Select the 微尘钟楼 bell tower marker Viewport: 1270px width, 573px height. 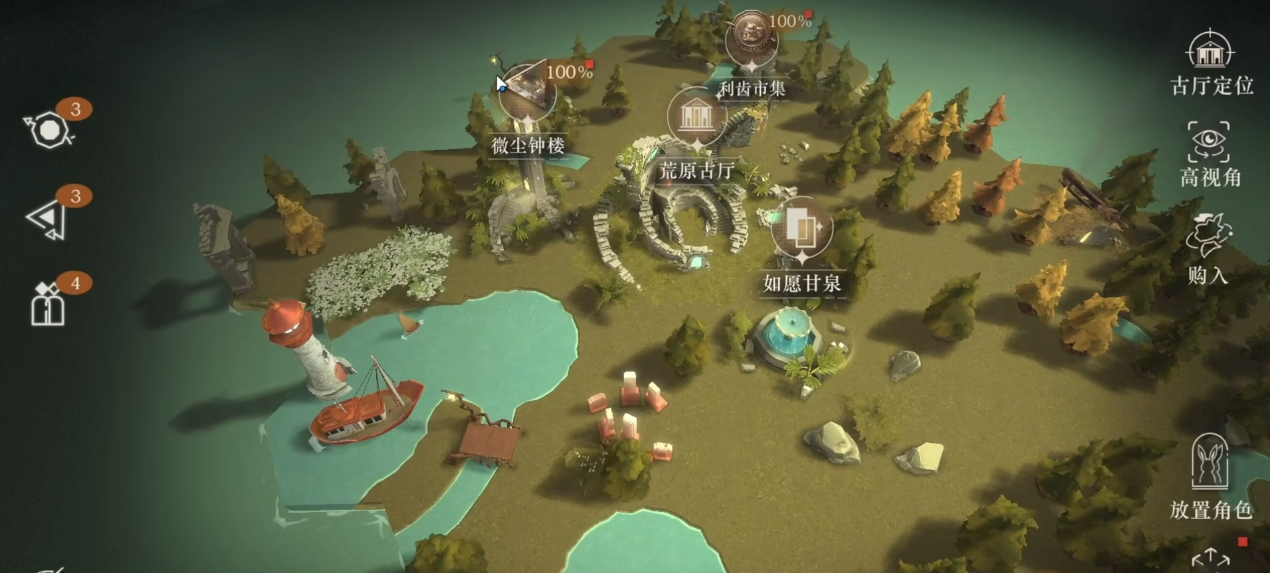point(528,96)
